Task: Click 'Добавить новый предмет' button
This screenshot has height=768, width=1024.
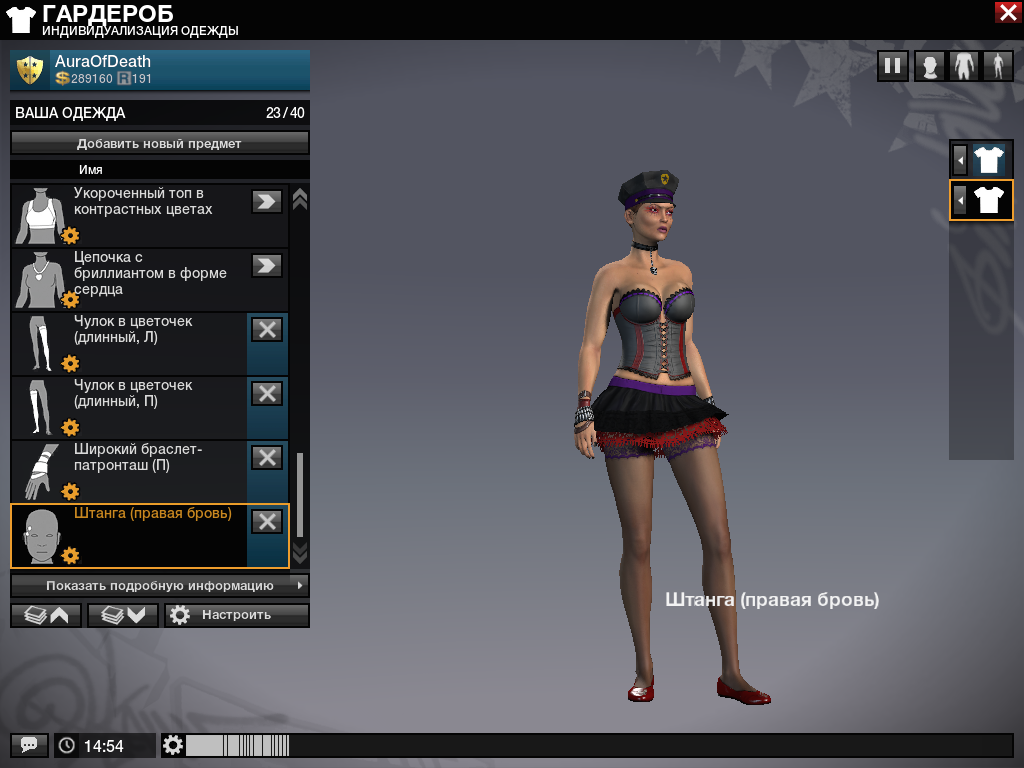Action: click(x=160, y=143)
